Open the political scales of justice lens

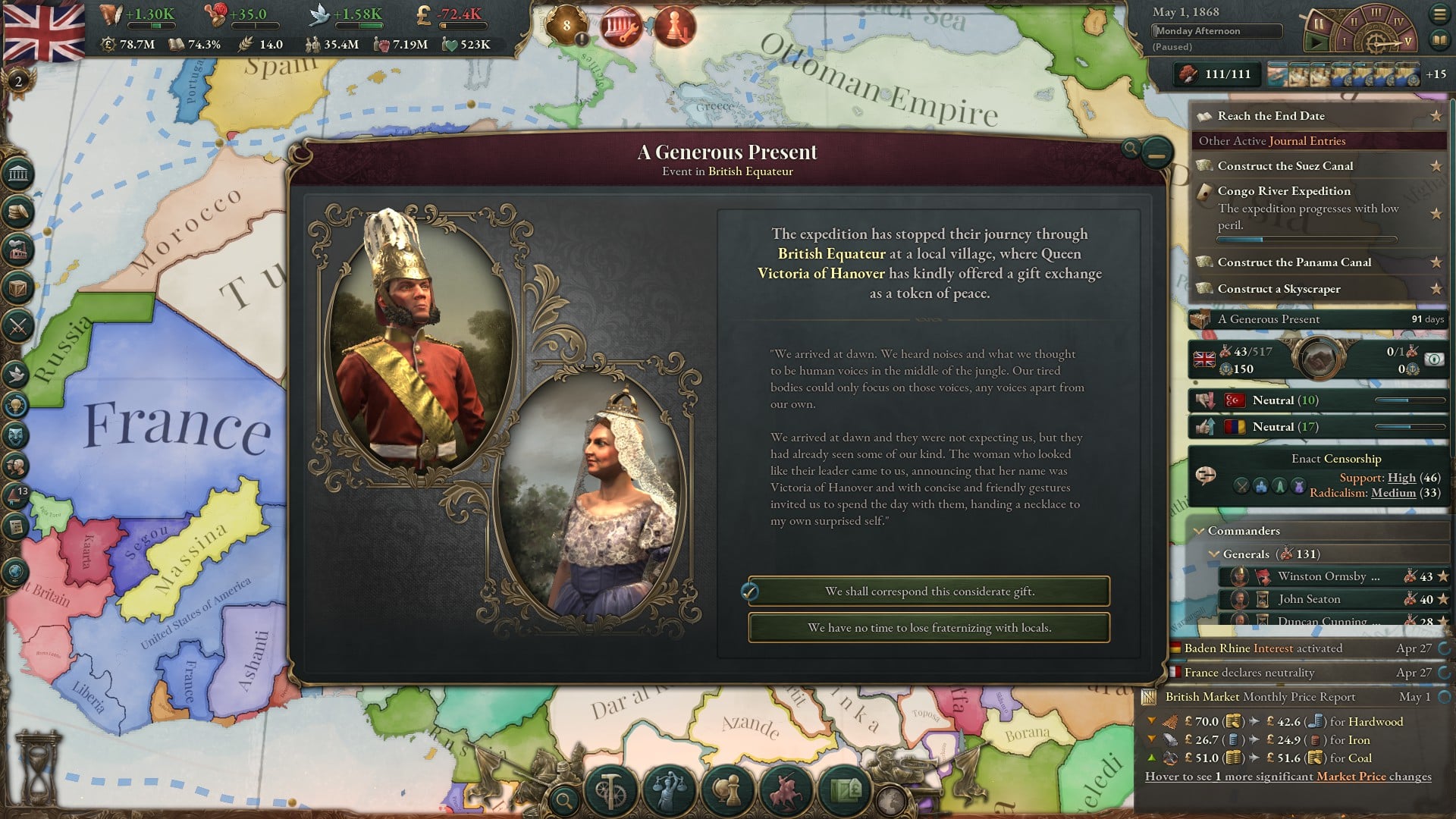[669, 790]
